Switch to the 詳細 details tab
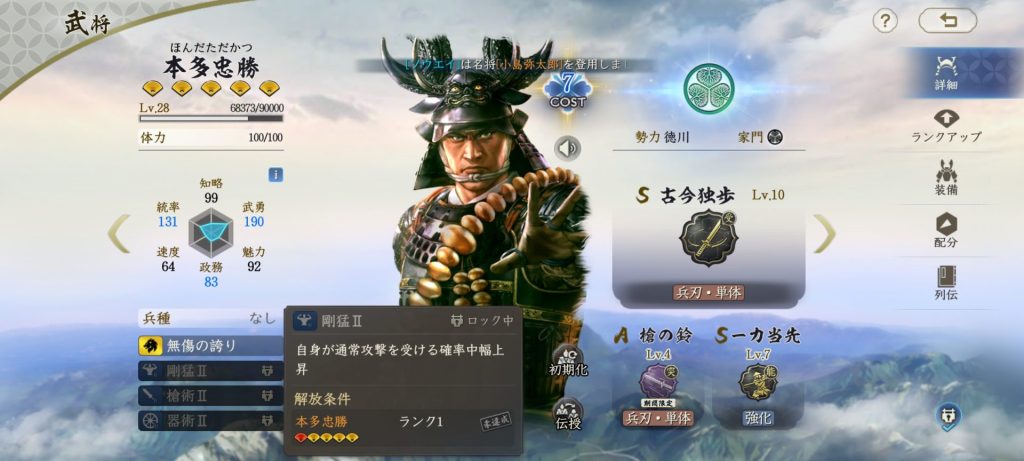This screenshot has width=1024, height=461. pos(946,72)
